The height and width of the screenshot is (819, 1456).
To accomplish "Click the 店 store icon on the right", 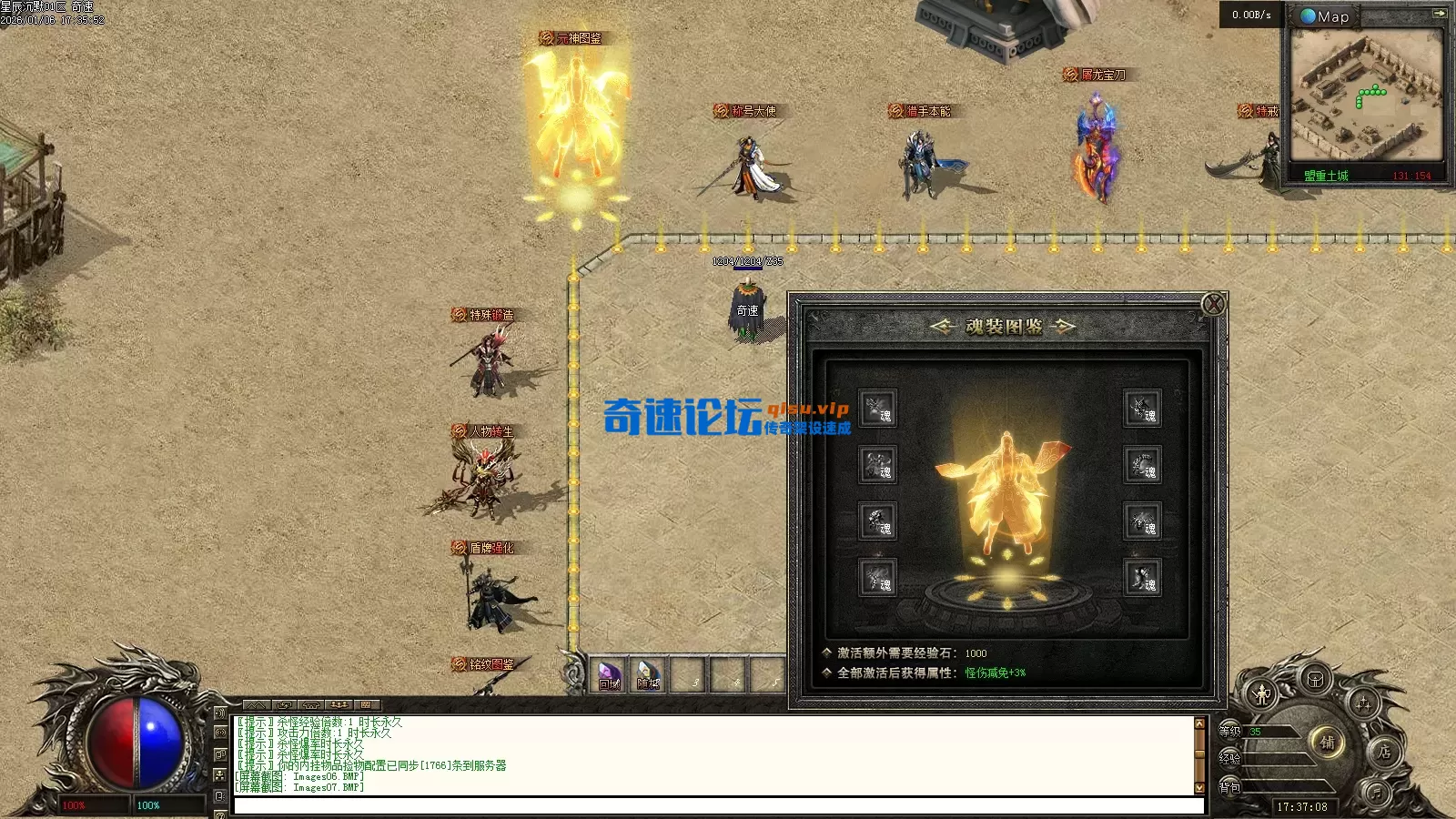I will tap(1384, 753).
